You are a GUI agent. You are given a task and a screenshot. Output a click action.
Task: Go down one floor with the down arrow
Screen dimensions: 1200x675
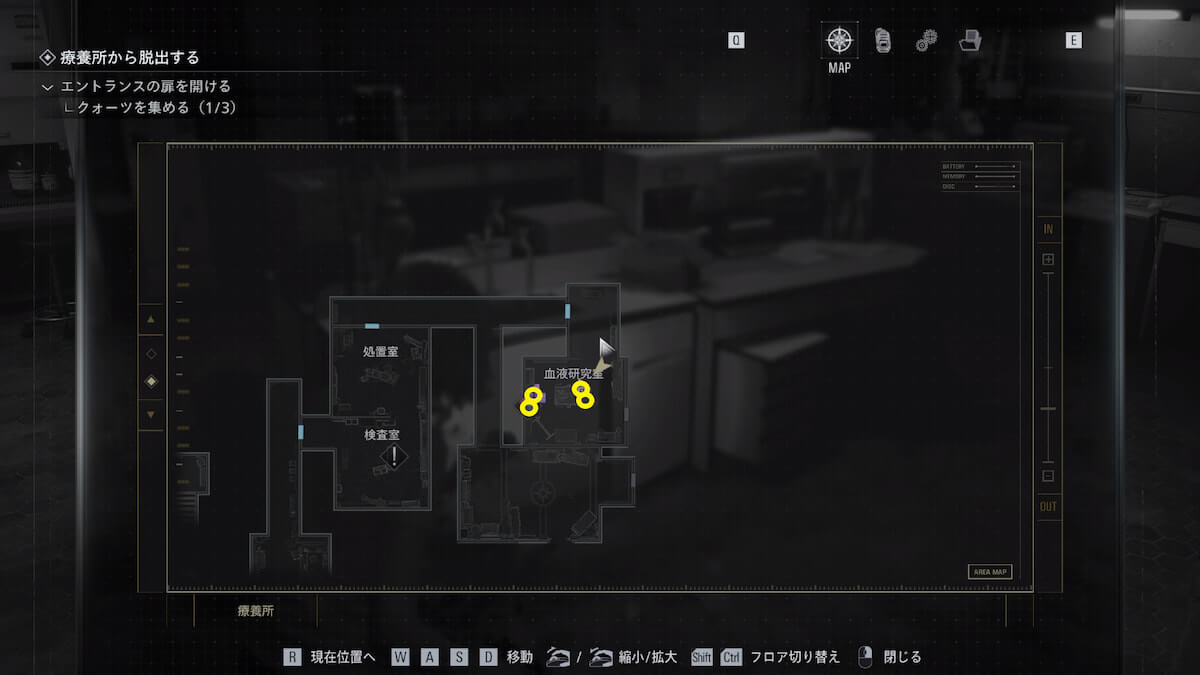pyautogui.click(x=151, y=414)
